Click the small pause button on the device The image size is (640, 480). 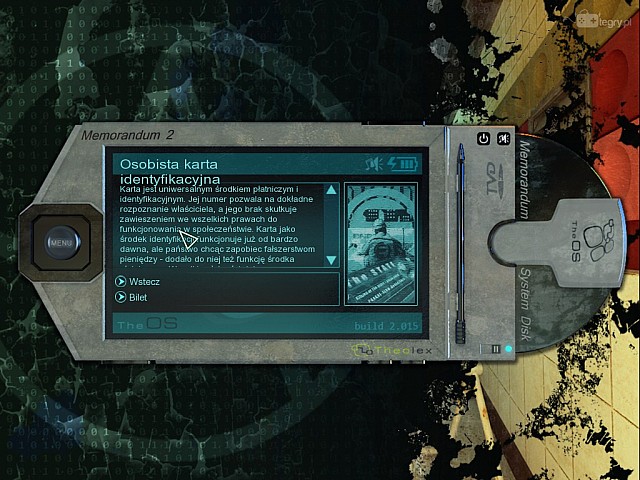click(x=494, y=348)
